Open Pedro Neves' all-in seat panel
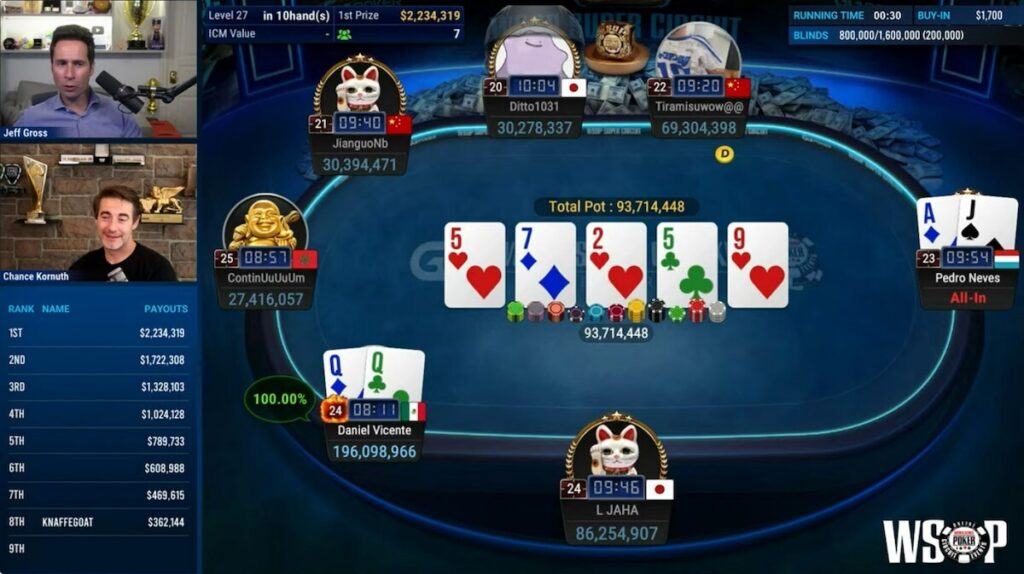 click(967, 287)
